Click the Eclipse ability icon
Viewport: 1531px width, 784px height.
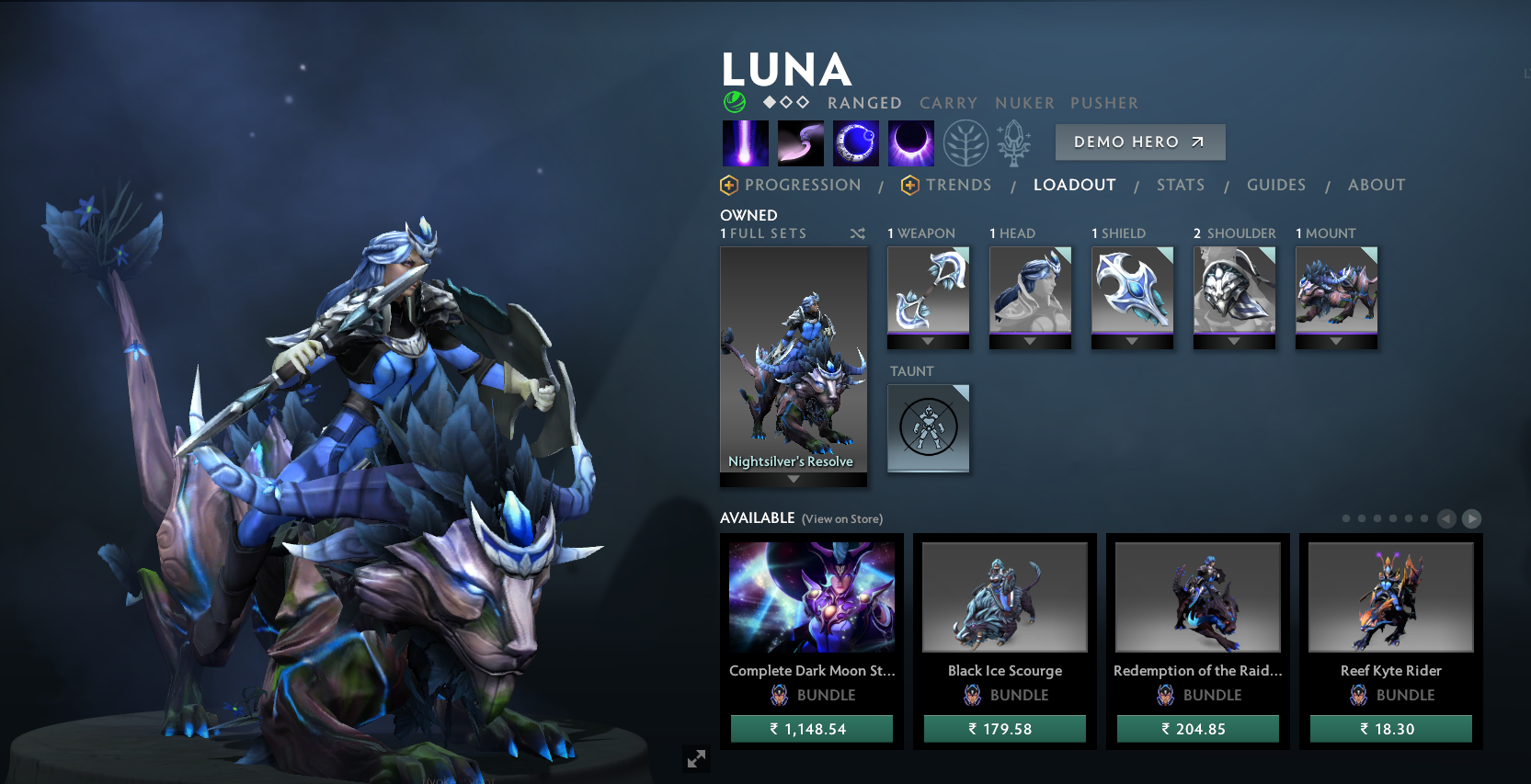(x=910, y=142)
